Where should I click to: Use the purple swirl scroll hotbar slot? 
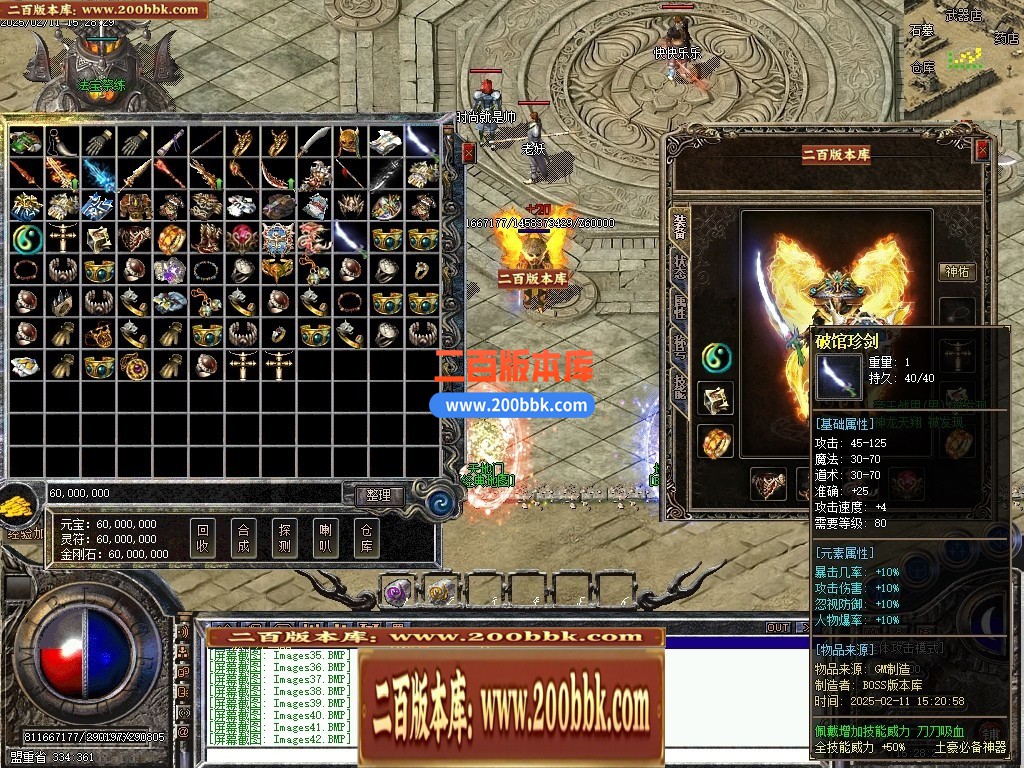[397, 591]
